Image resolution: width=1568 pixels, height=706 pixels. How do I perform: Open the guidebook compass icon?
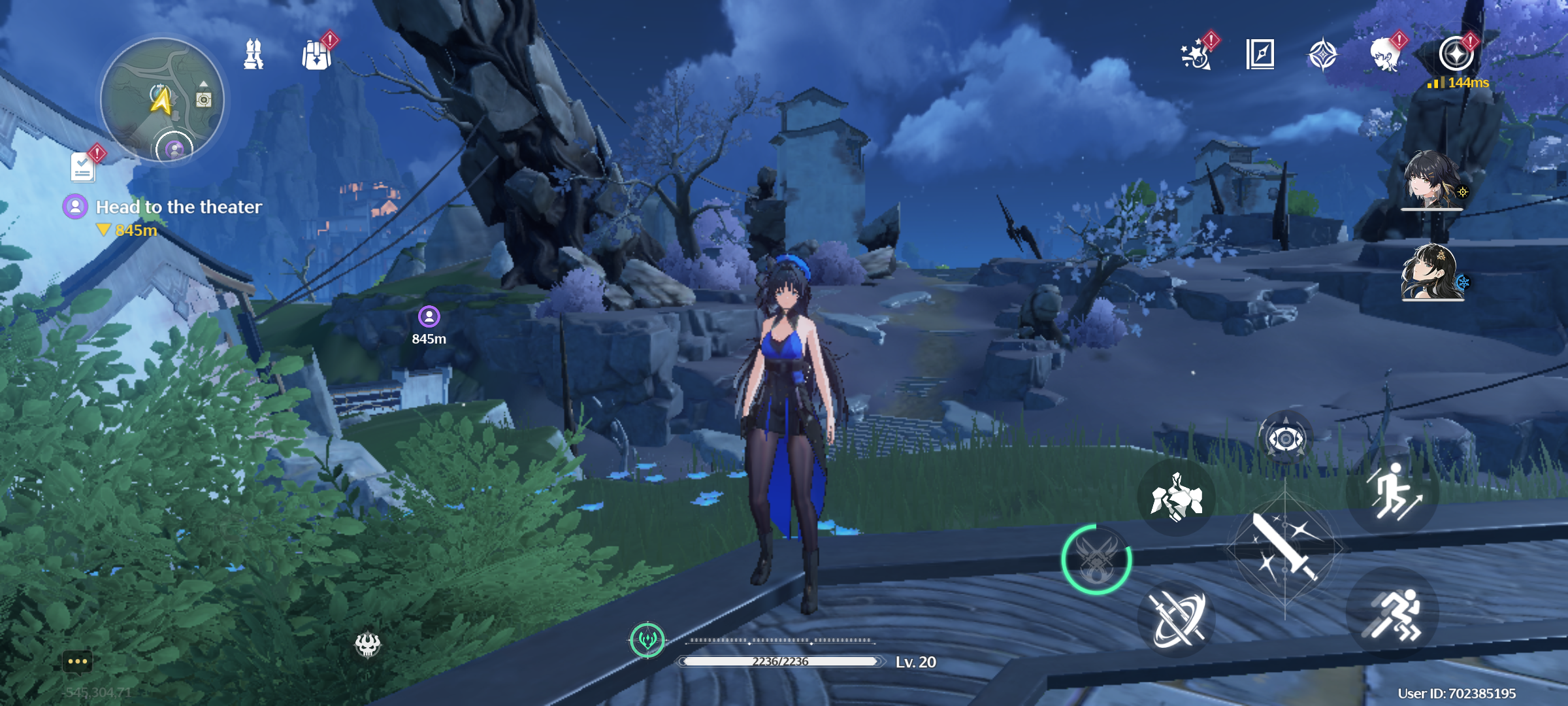point(1260,54)
